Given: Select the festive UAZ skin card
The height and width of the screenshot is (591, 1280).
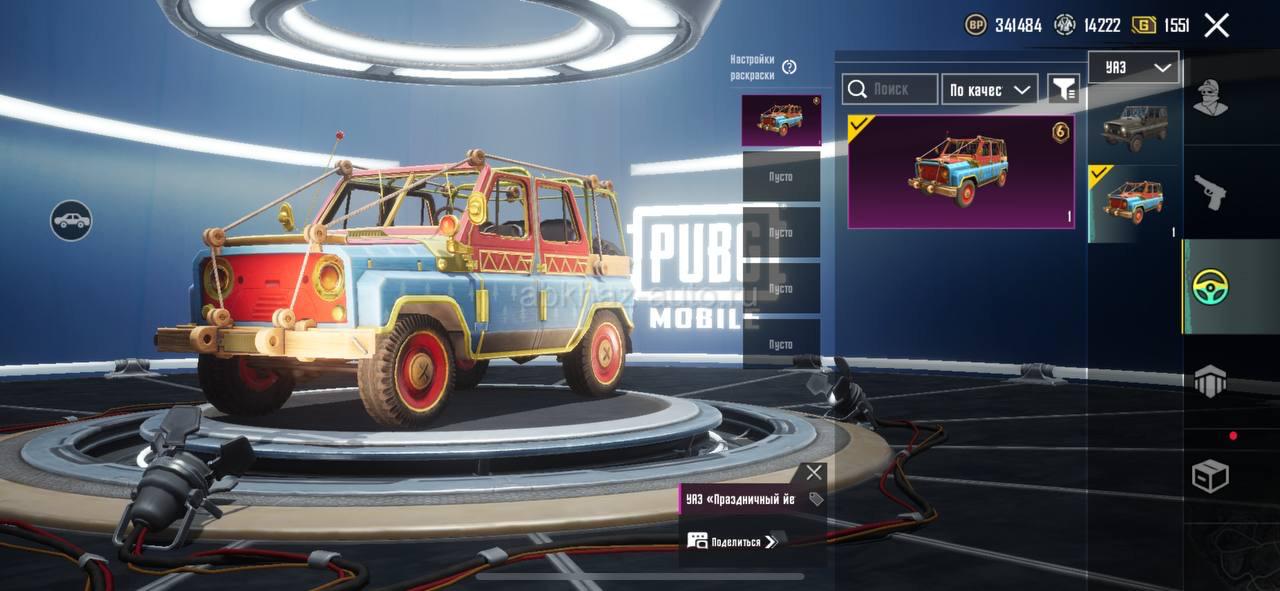Looking at the screenshot, I should coord(960,171).
